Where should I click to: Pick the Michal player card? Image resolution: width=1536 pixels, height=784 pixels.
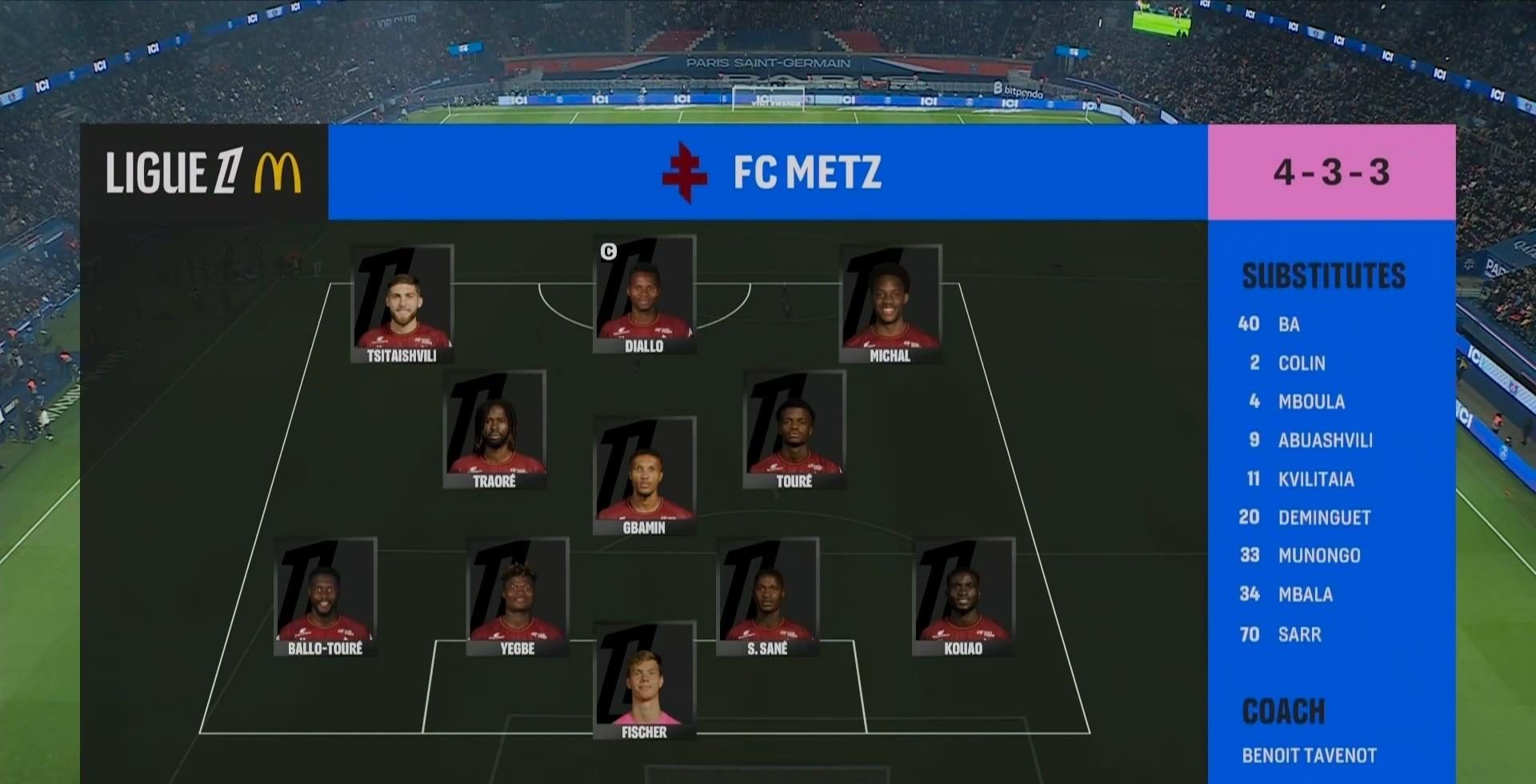890,304
